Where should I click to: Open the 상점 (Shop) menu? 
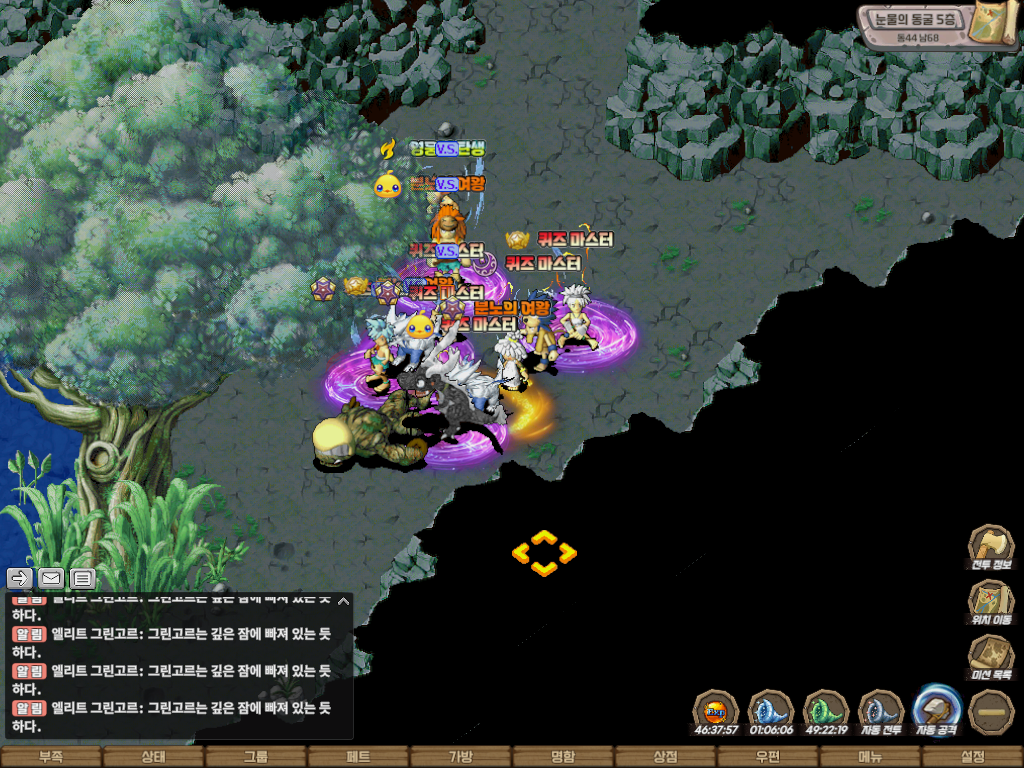(x=665, y=757)
